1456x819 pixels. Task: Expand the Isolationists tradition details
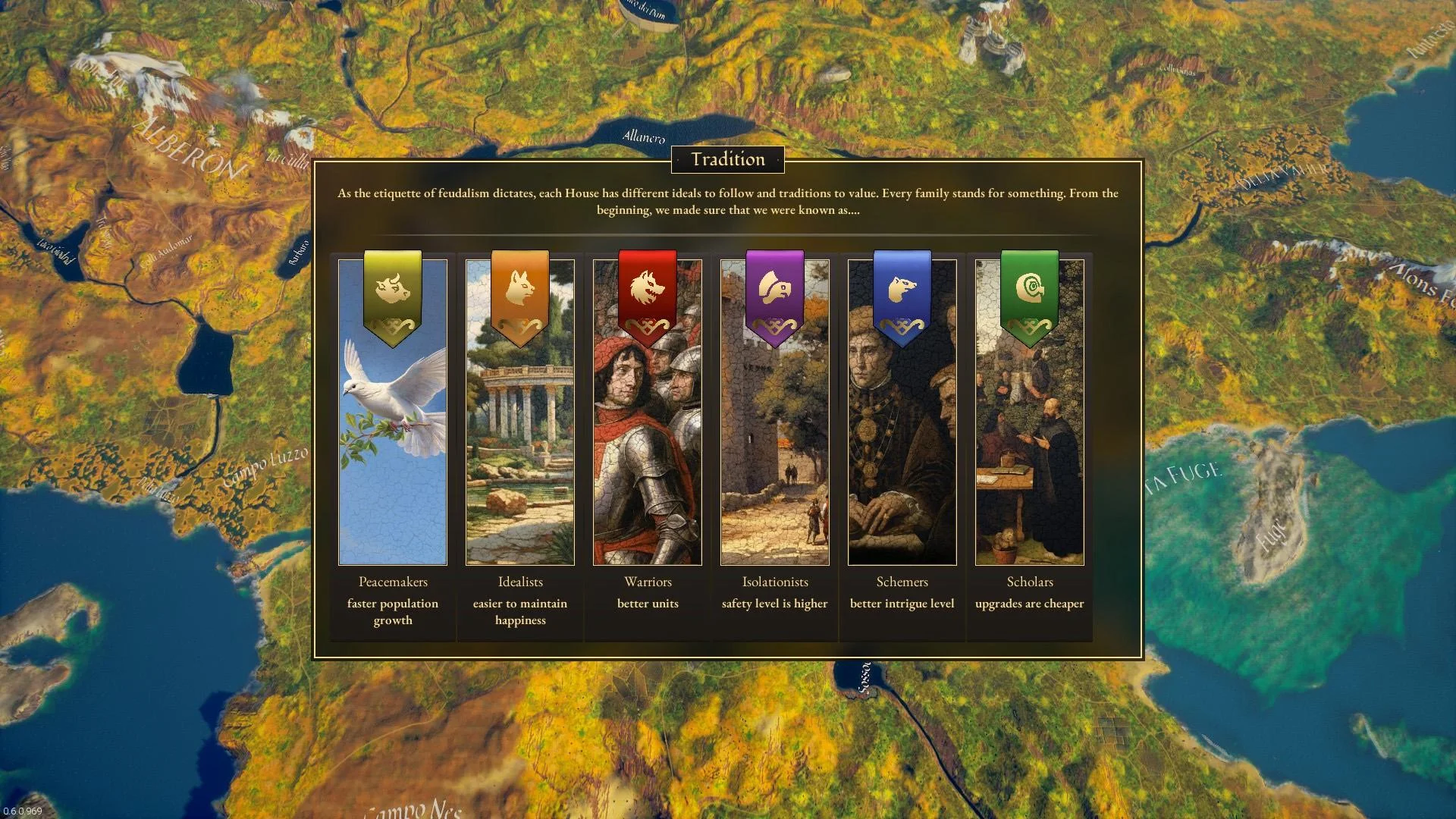pos(774,455)
